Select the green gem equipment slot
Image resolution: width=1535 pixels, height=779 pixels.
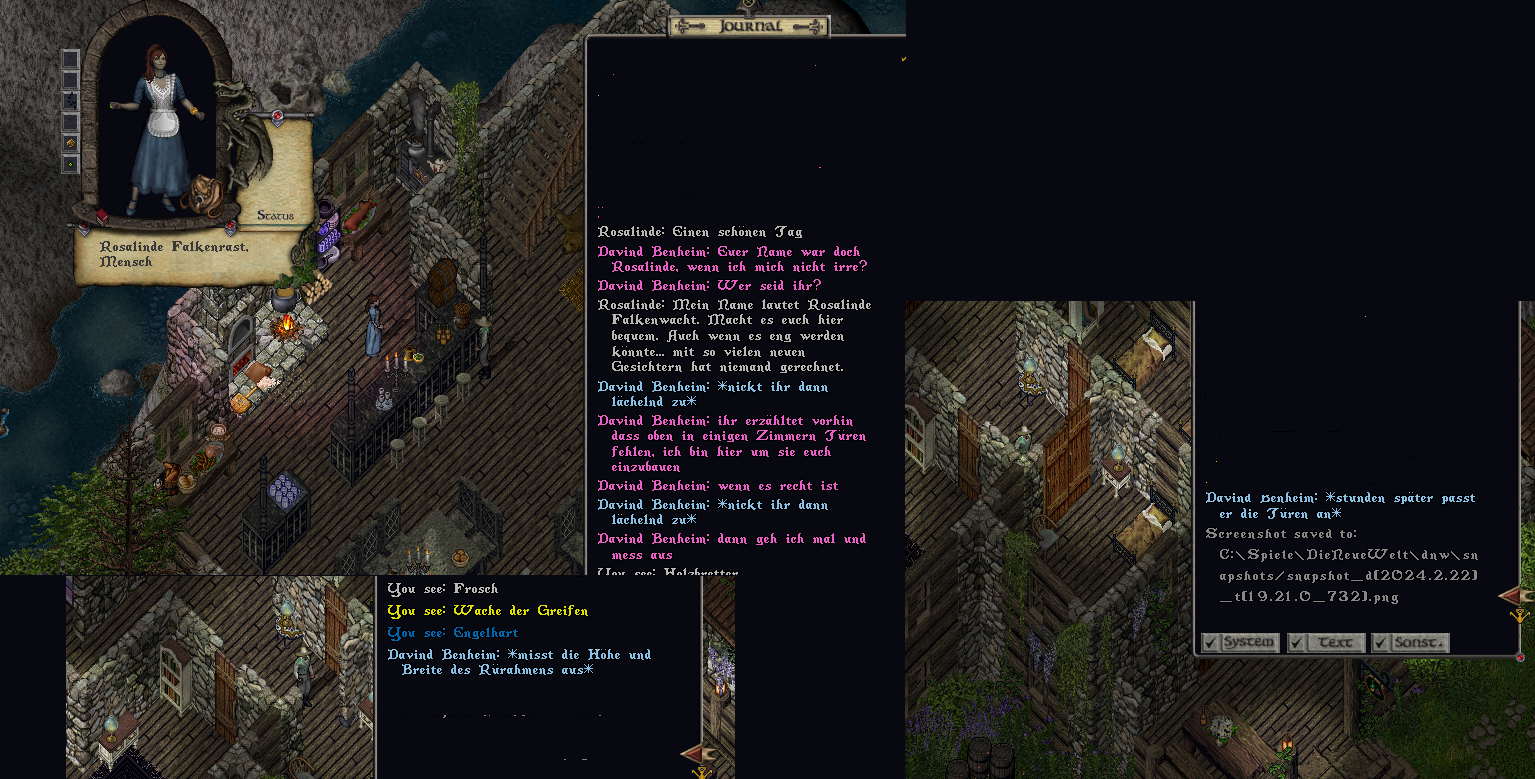point(71,164)
